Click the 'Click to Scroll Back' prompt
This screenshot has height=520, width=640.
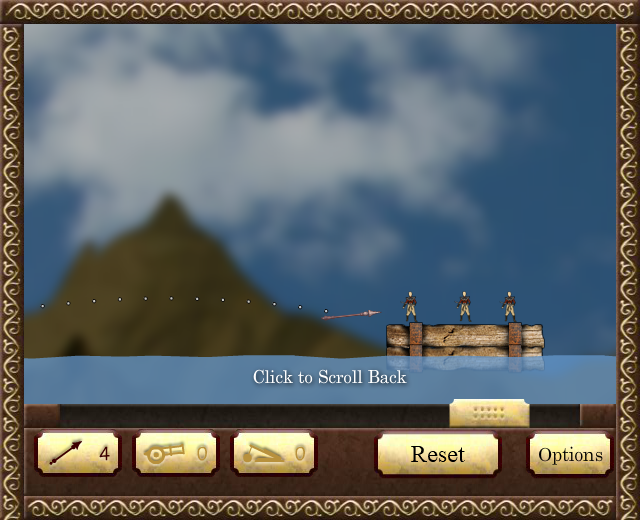coord(329,377)
